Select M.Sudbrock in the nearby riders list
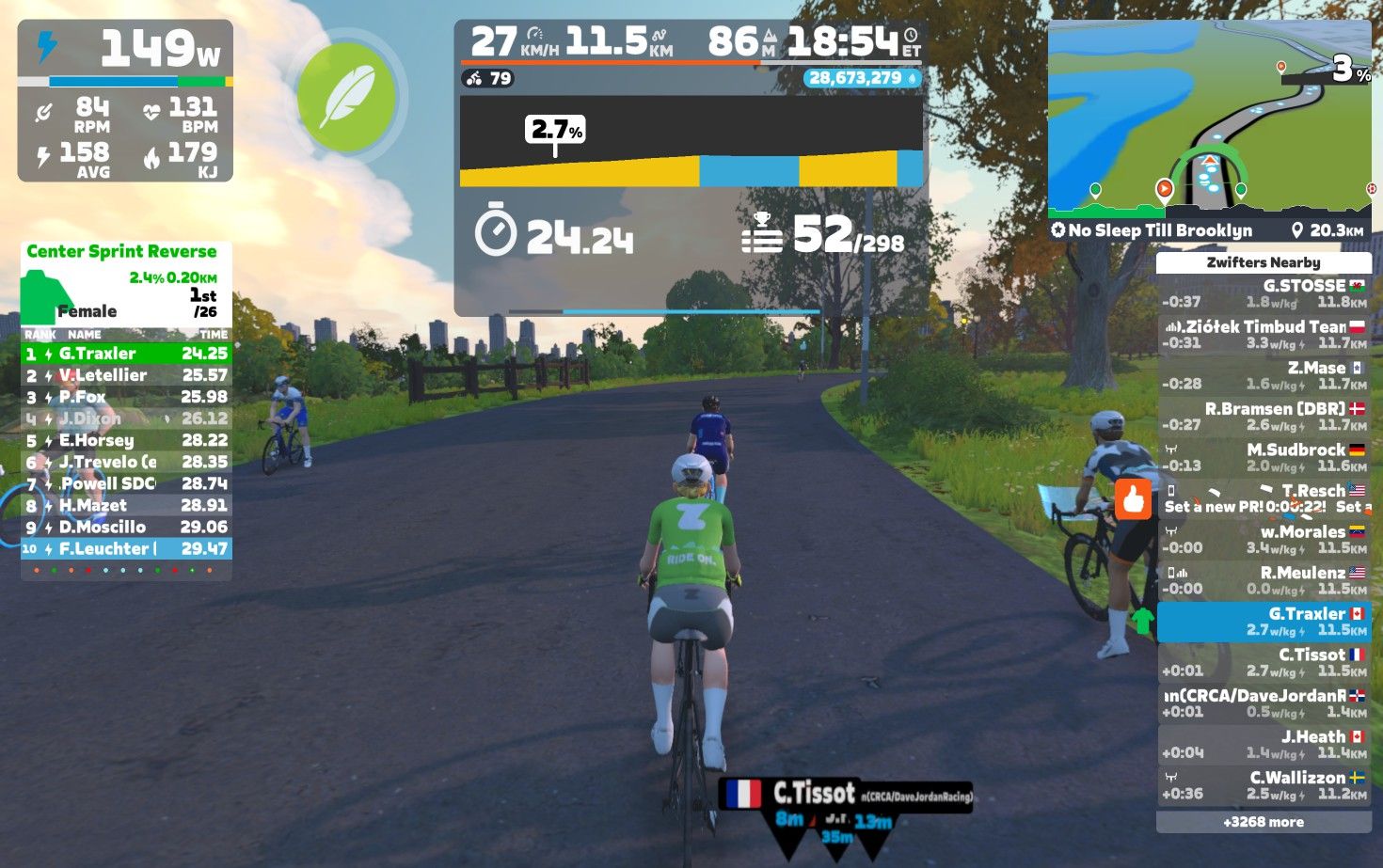This screenshot has width=1383, height=868. [x=1264, y=458]
